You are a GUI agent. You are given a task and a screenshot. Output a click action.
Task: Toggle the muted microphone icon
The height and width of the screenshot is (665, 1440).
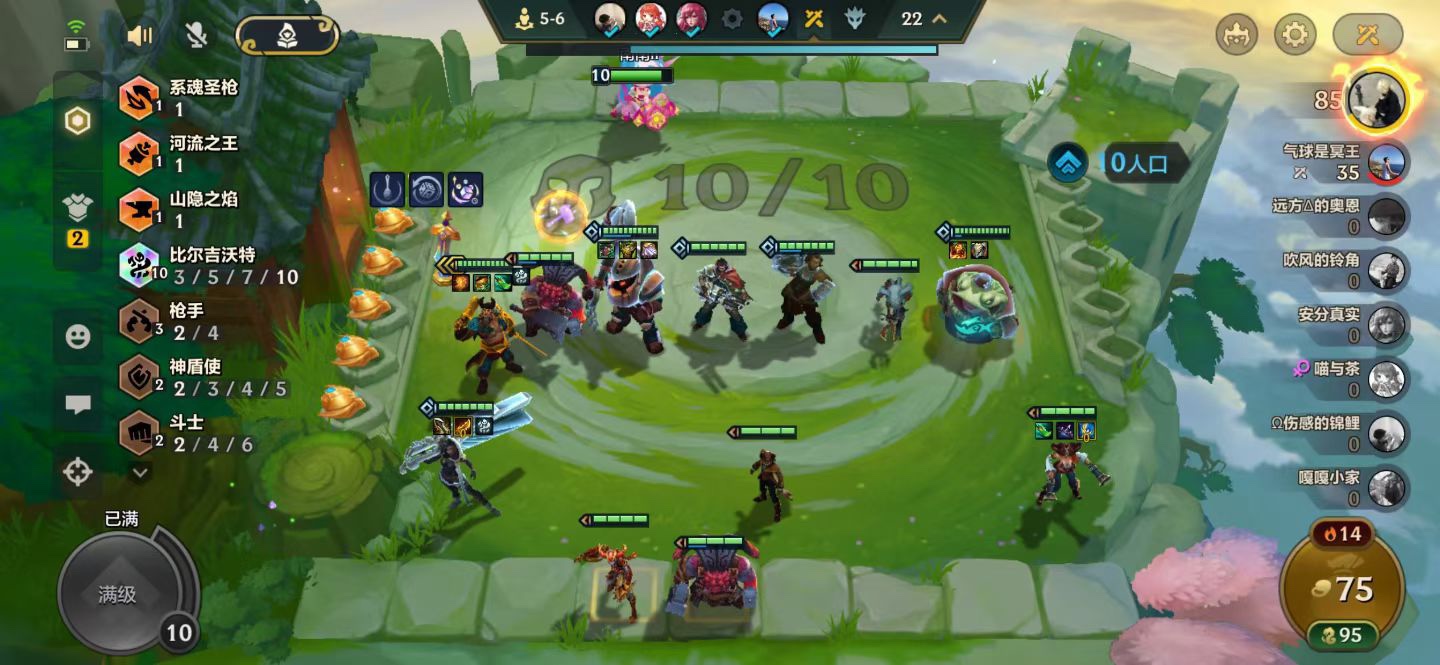point(197,36)
